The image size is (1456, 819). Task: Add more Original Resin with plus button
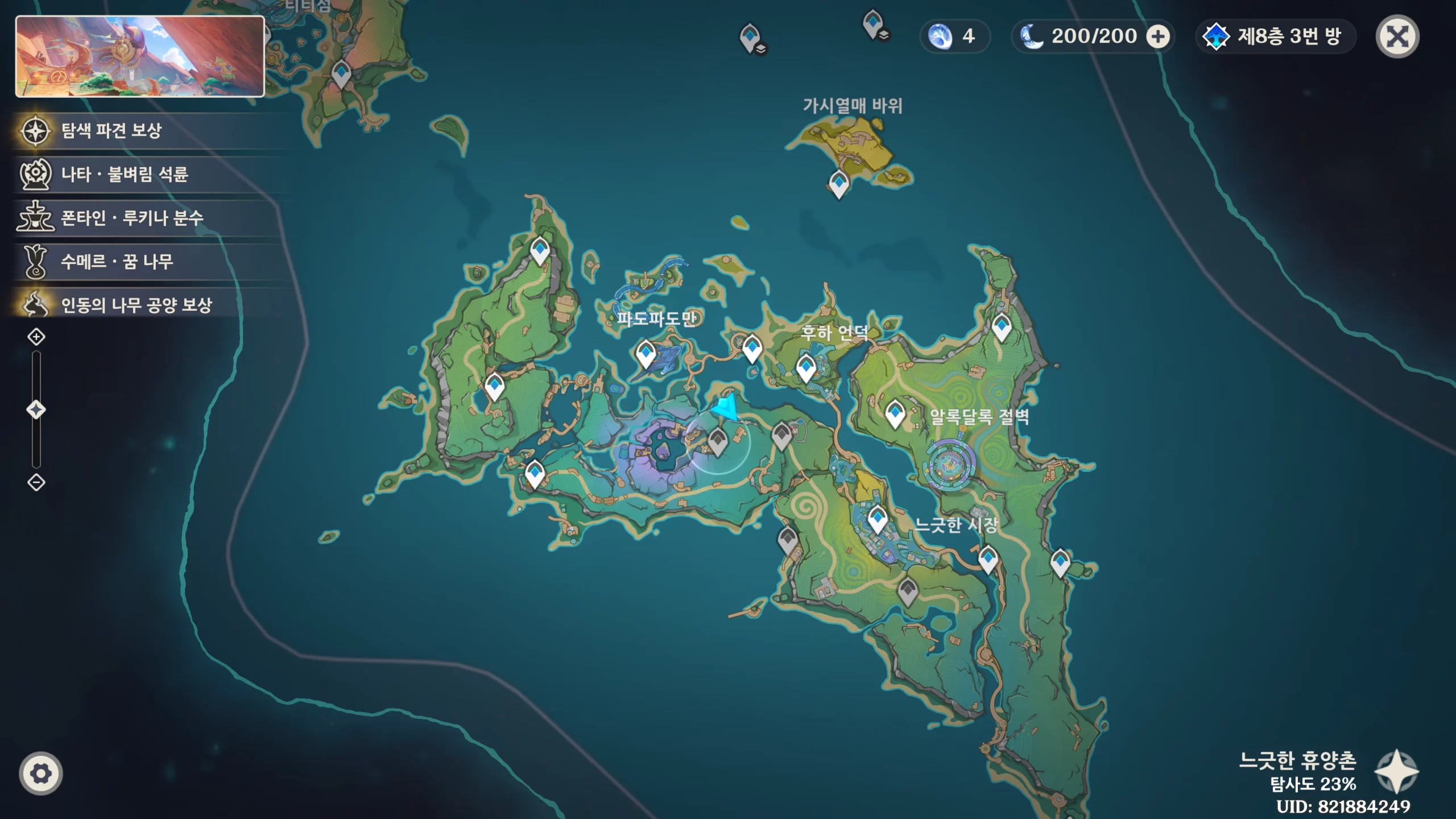click(1157, 37)
